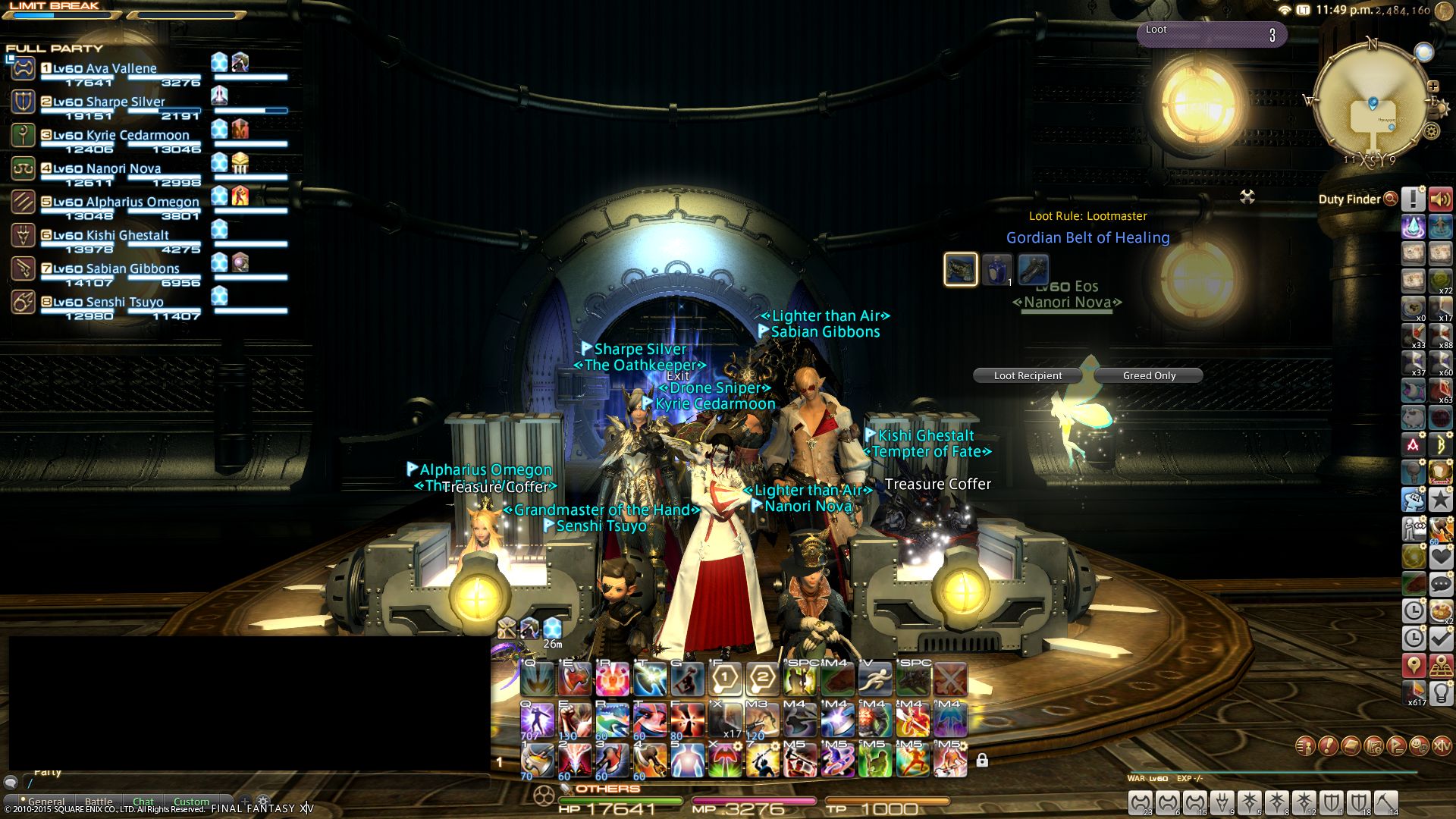Activate the Sprint running figure ability
The height and width of the screenshot is (819, 1456).
tap(875, 679)
